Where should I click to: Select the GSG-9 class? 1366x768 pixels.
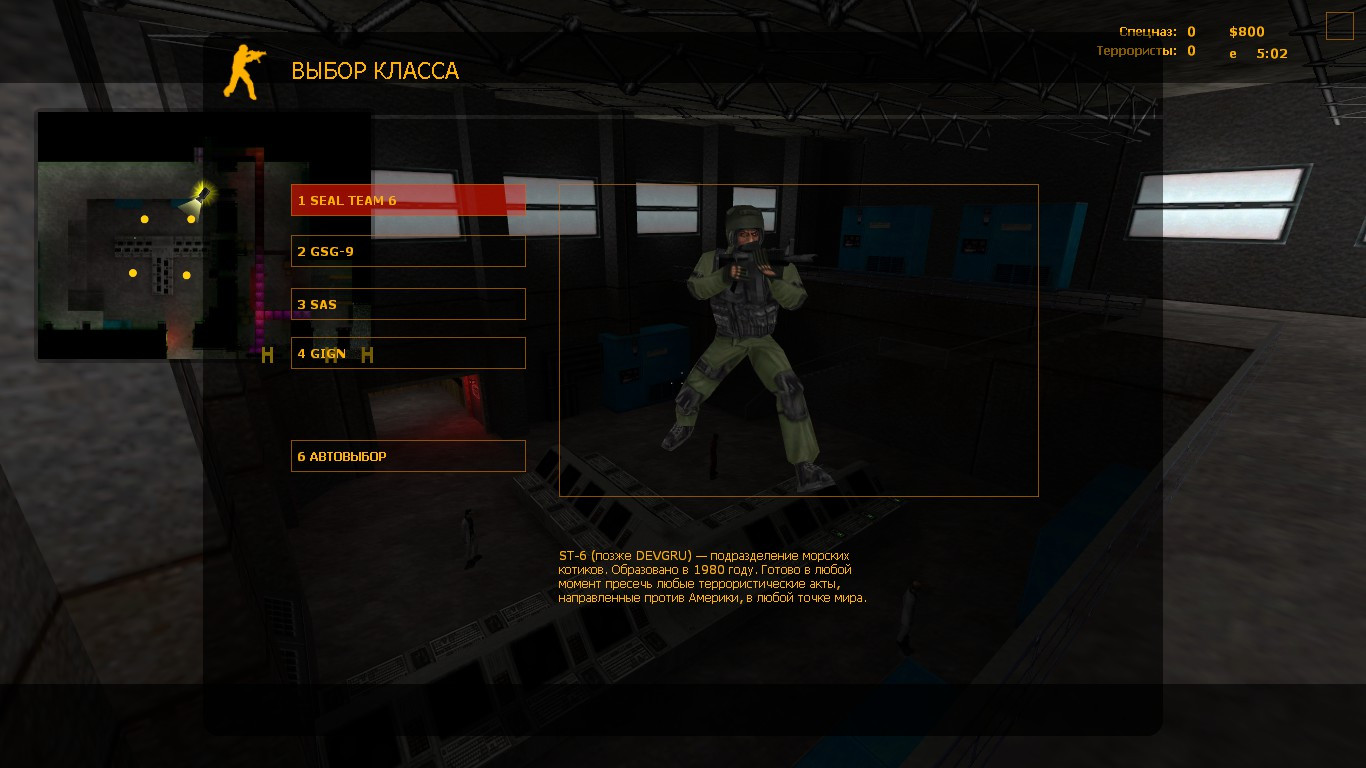(x=408, y=251)
